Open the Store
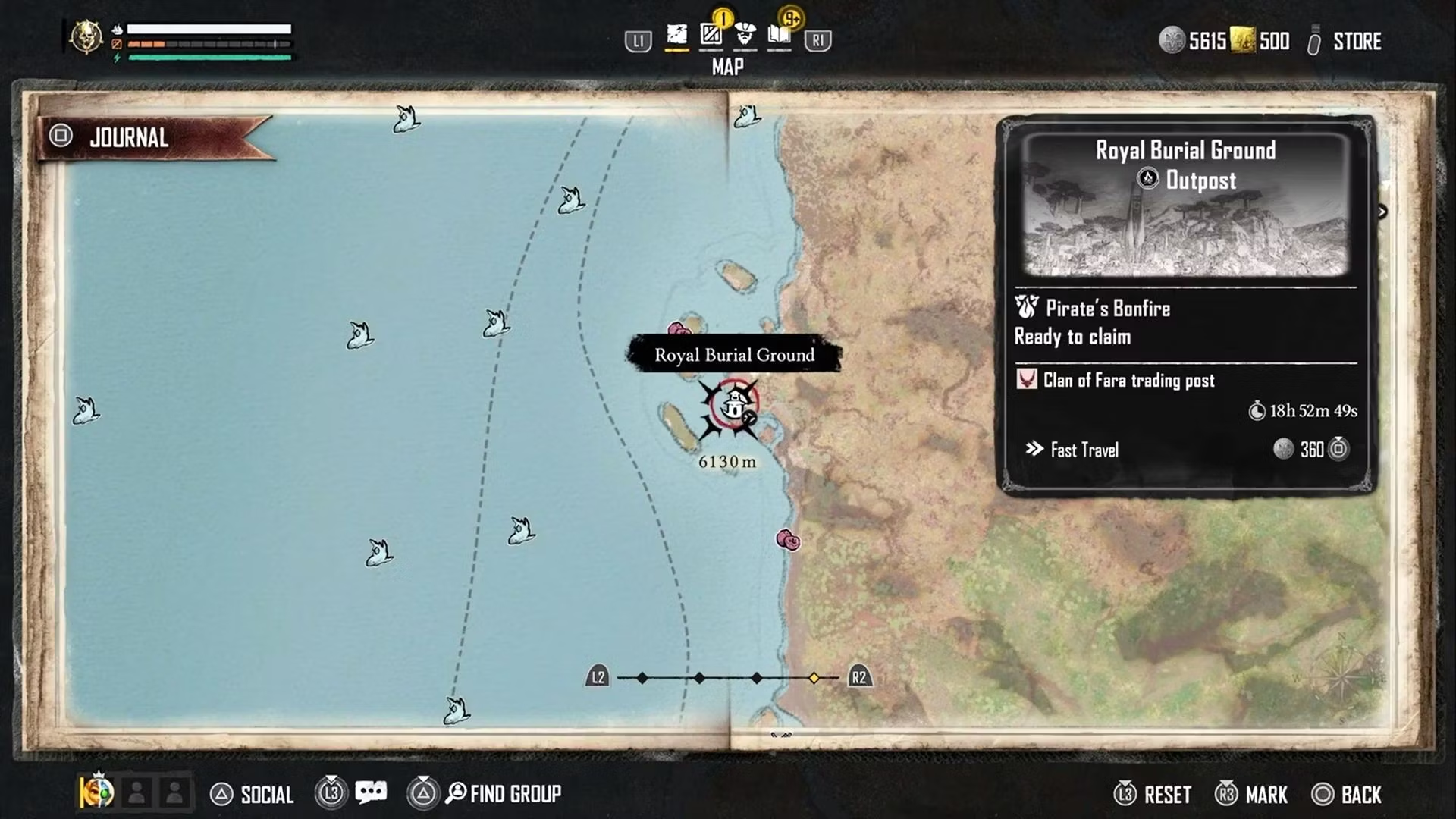The width and height of the screenshot is (1456, 819). pos(1356,42)
